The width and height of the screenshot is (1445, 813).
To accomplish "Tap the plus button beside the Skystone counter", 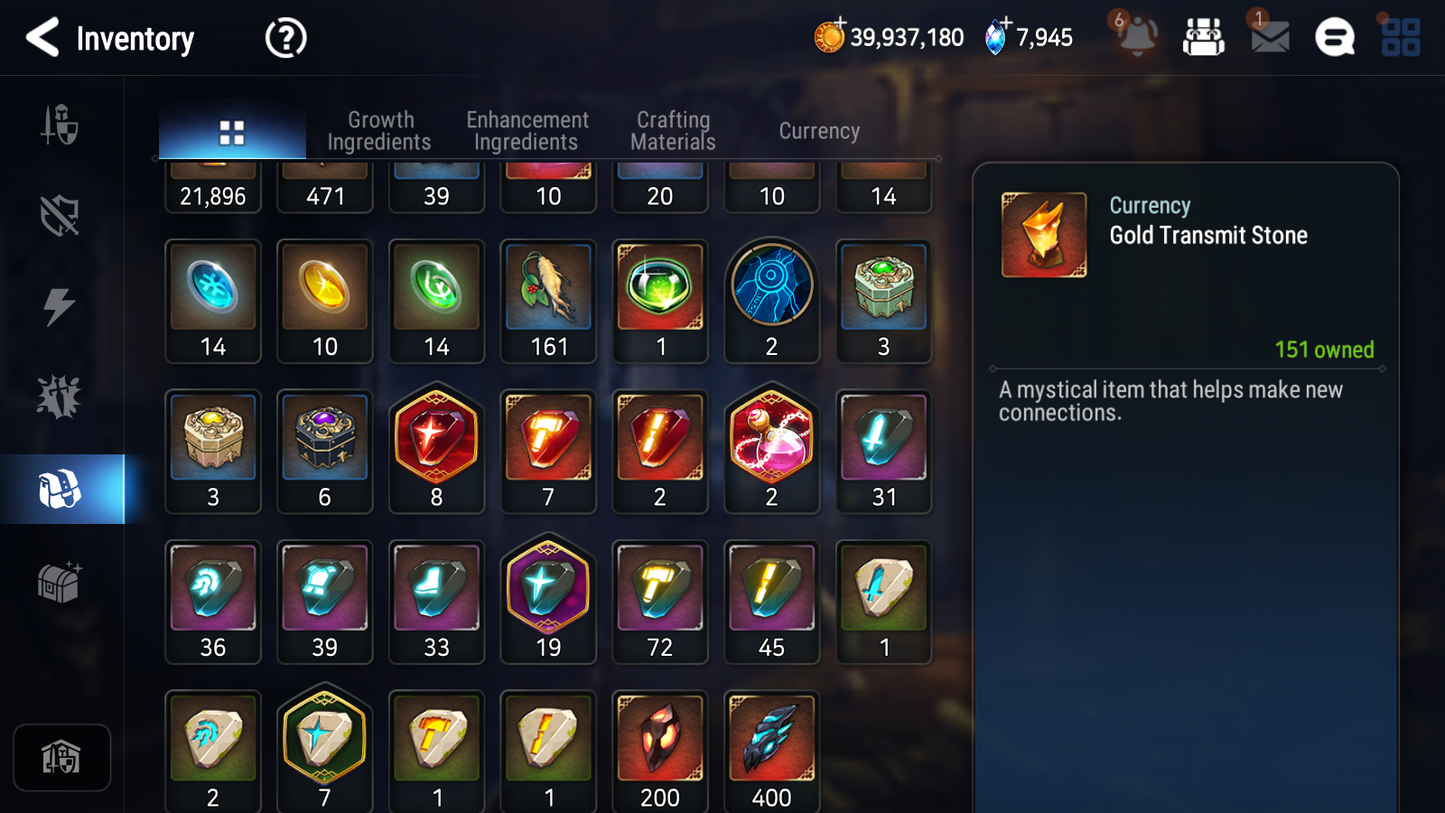I will [x=1006, y=22].
